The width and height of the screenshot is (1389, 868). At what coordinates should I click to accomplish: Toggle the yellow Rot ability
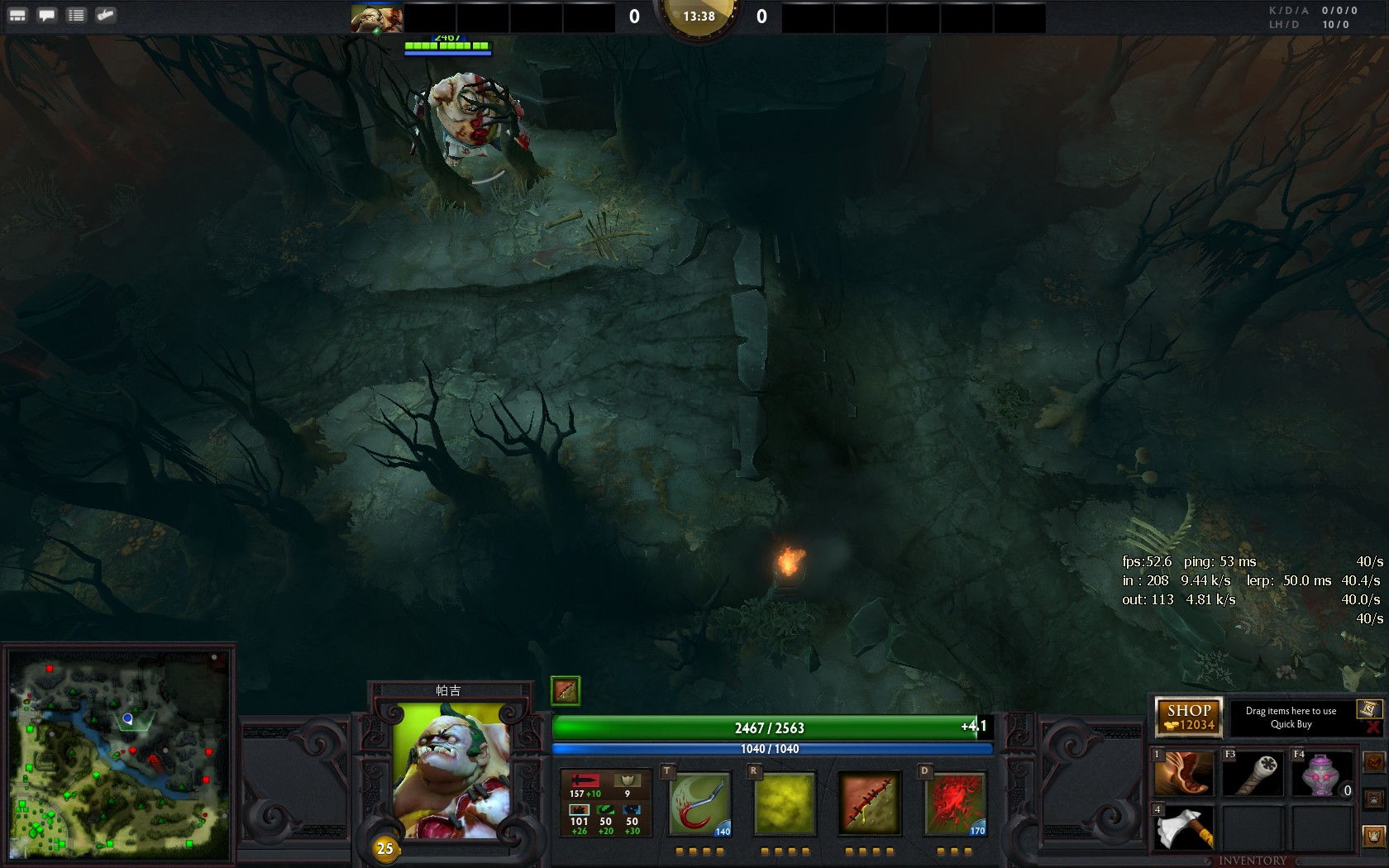785,803
